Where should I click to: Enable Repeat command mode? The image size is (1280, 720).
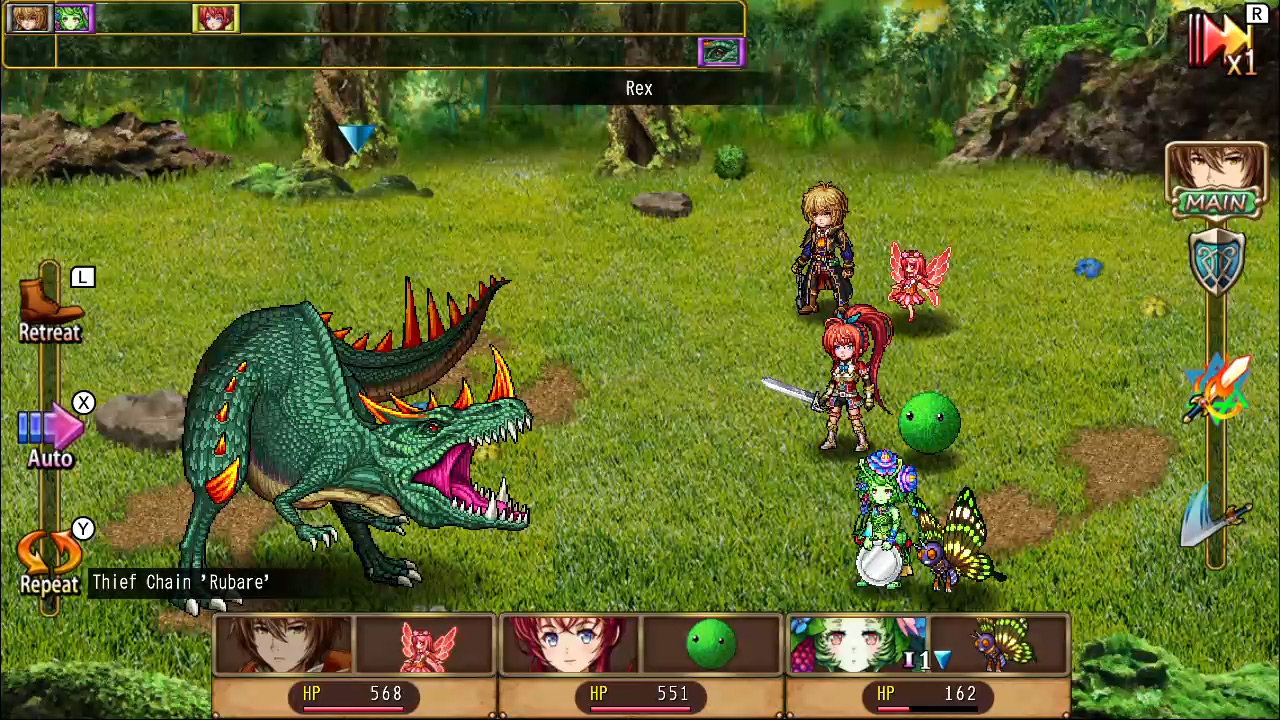click(x=49, y=560)
